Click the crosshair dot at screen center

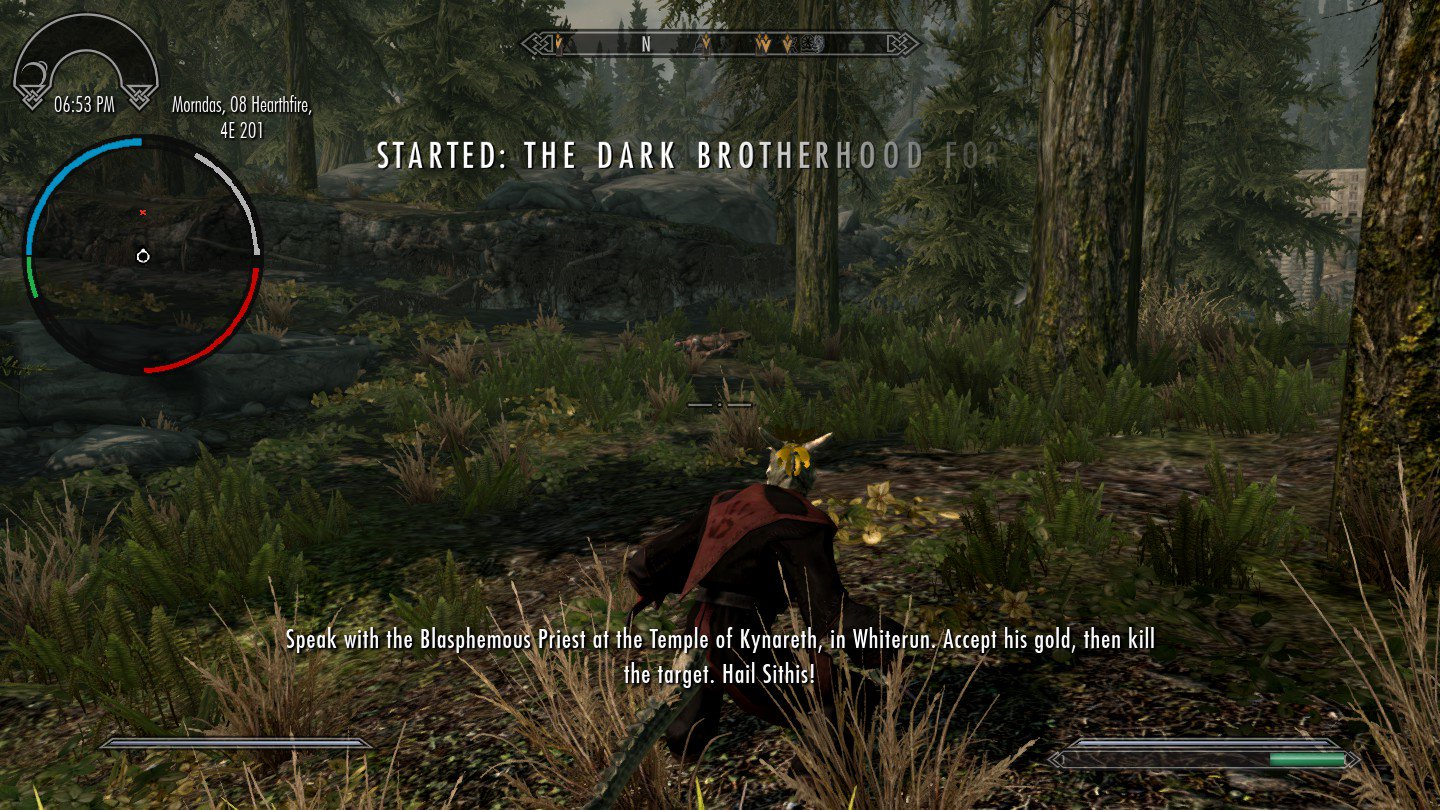click(718, 405)
